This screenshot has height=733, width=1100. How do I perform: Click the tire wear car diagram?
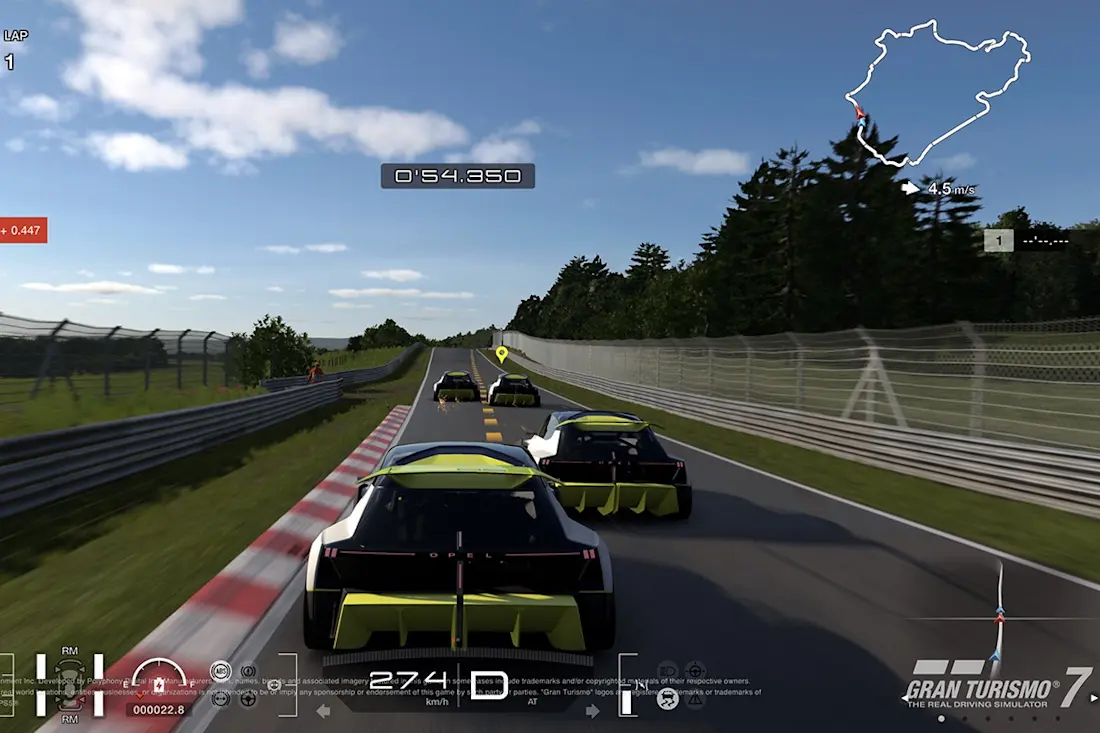[x=69, y=685]
